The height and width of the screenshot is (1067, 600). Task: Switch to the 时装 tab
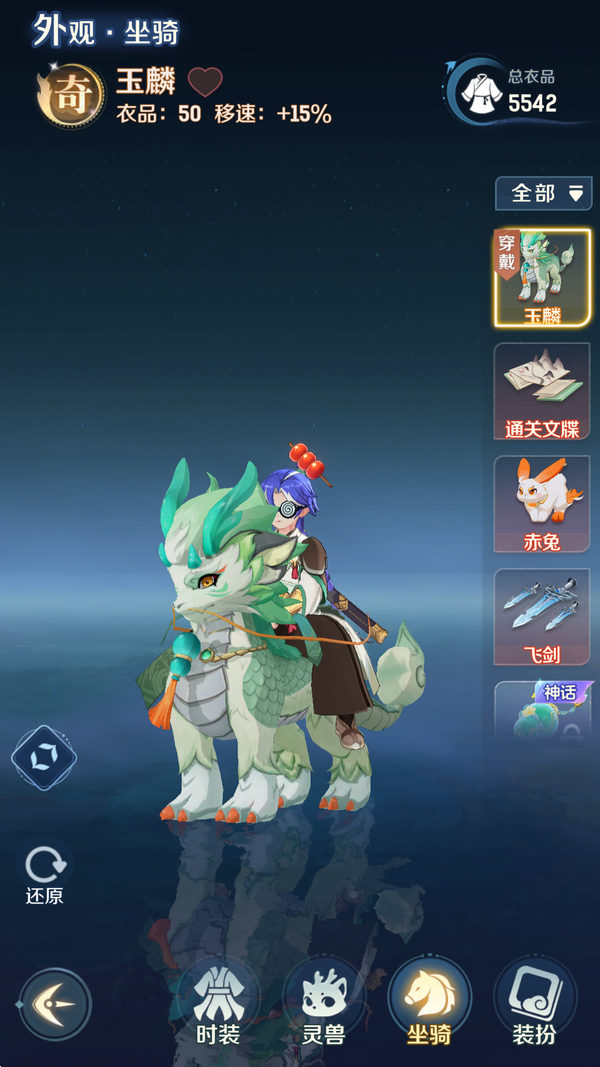click(217, 1003)
